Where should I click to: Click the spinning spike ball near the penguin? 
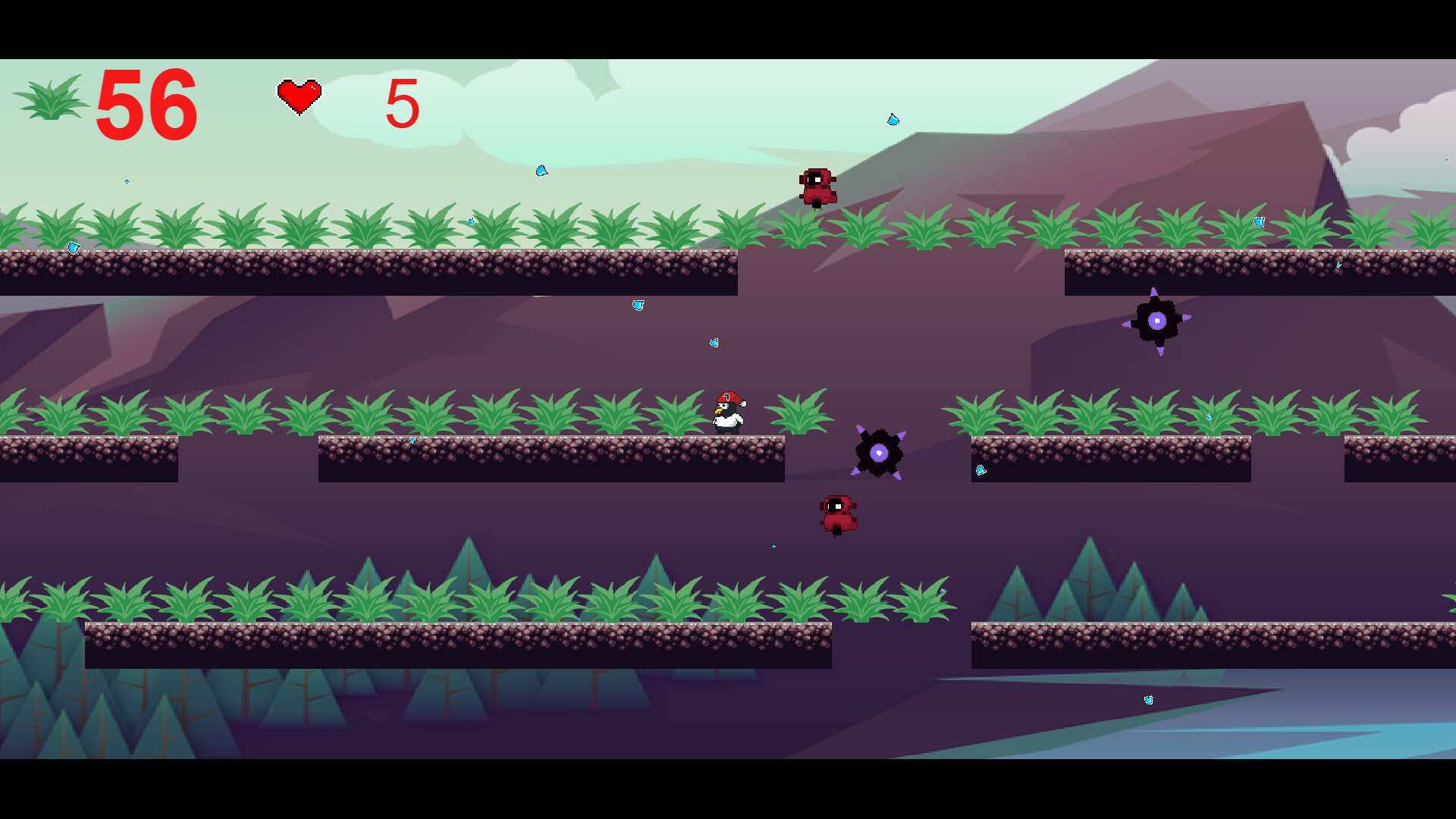tap(880, 453)
